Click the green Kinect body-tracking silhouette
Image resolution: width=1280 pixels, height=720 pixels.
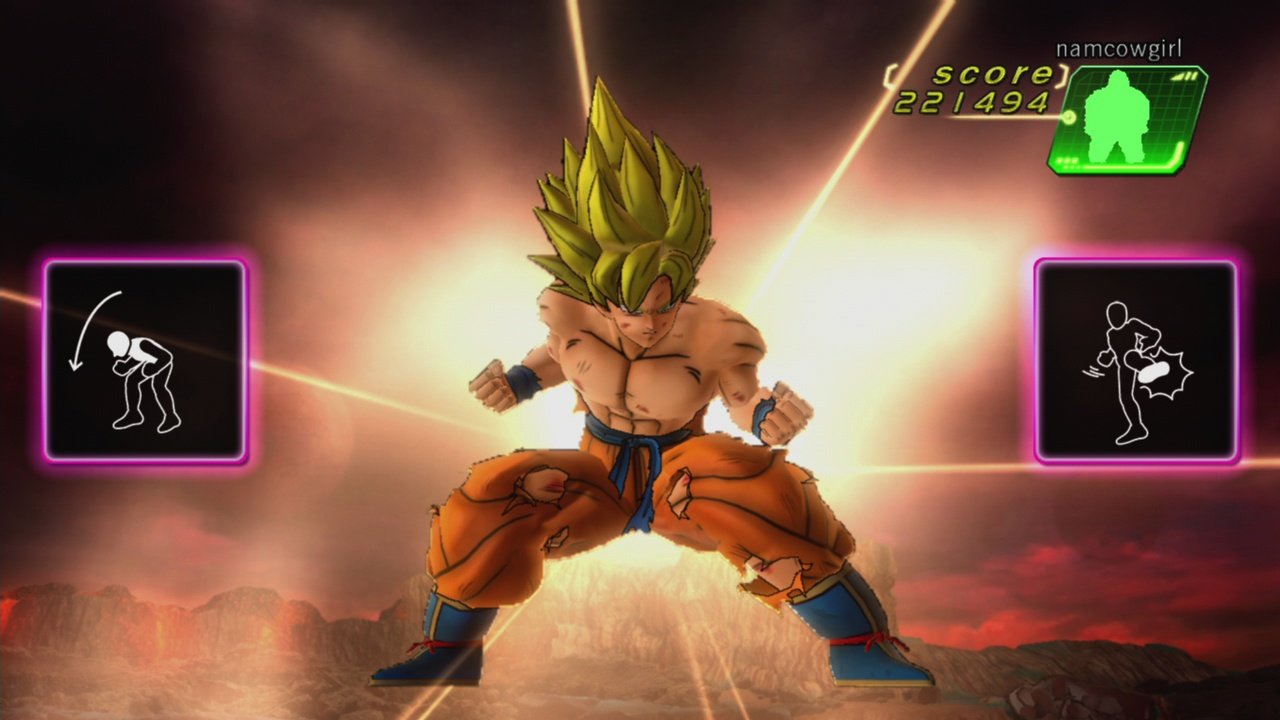(1115, 113)
